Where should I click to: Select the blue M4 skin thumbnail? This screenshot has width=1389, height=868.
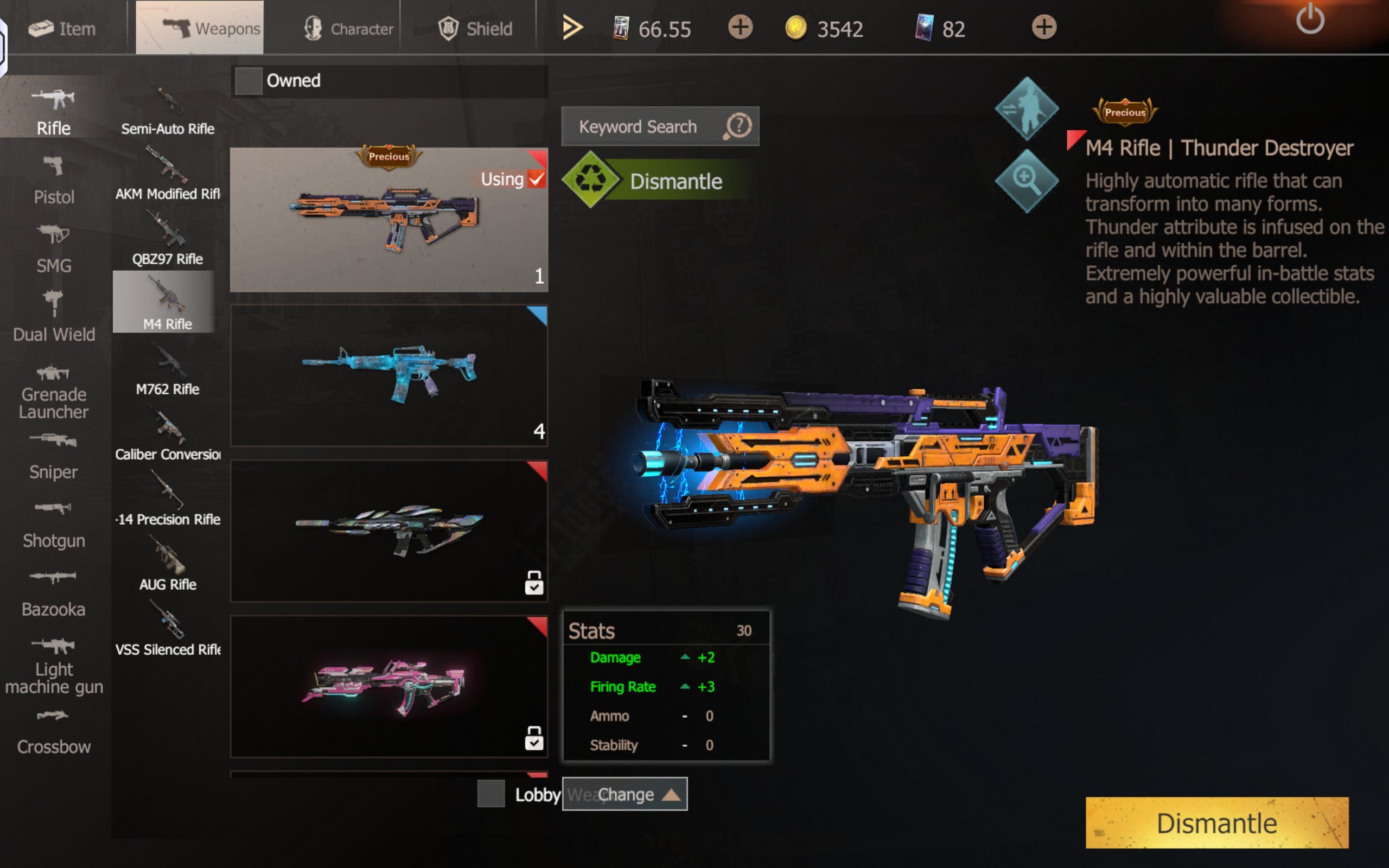coord(388,375)
